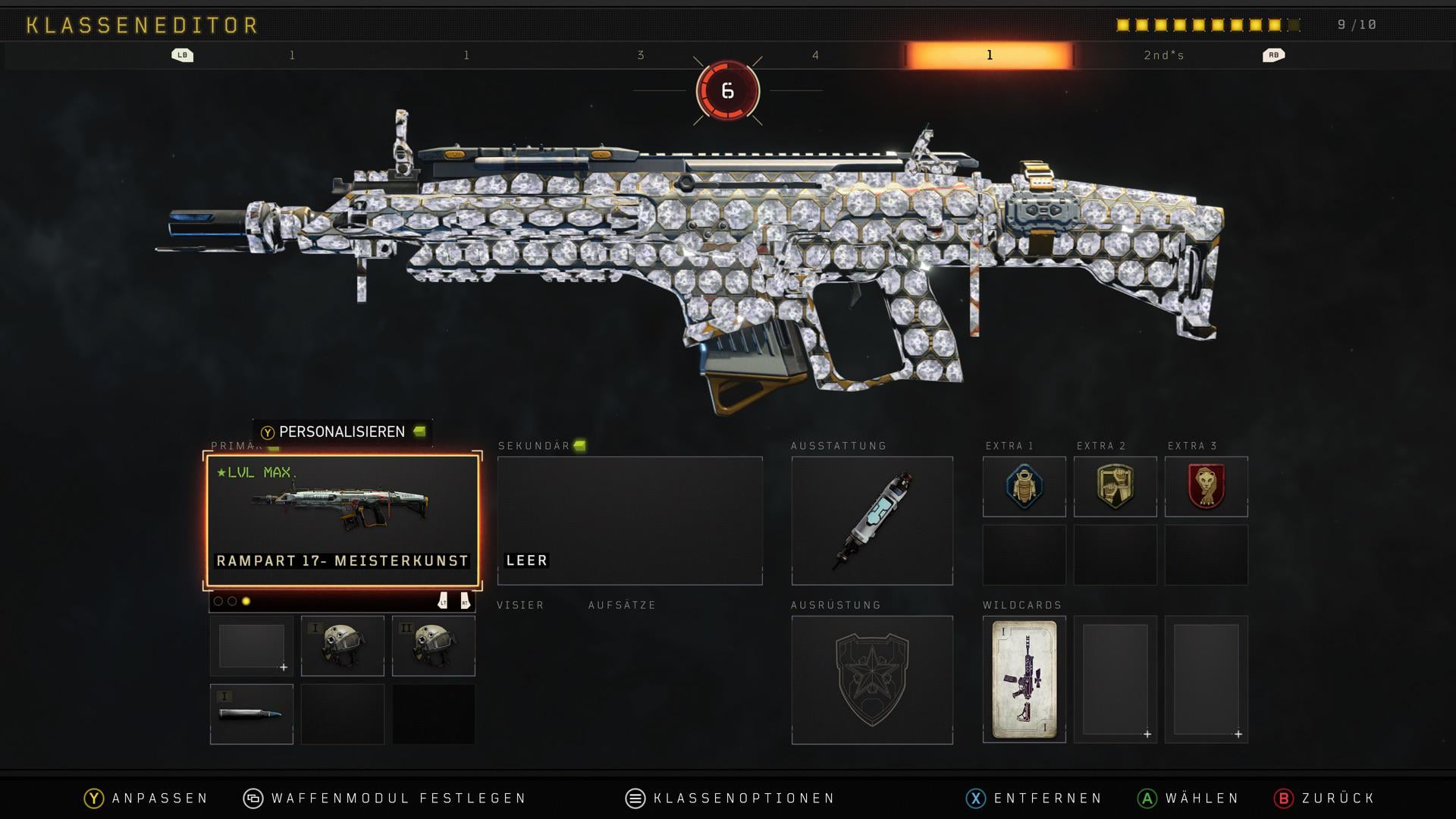Switch to the class tab labeled 4
The height and width of the screenshot is (819, 1456).
pos(815,55)
